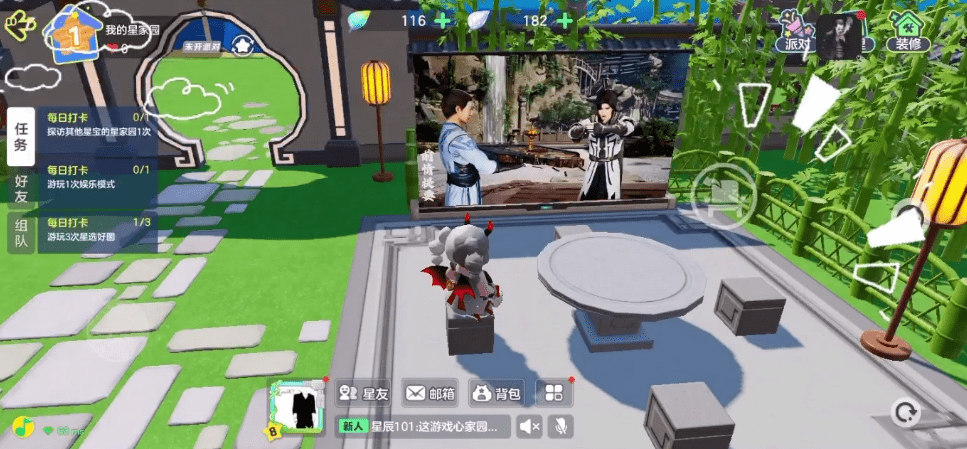Screen dimensions: 967x449
Task: Add more of the leaf currency
Action: (x=442, y=20)
